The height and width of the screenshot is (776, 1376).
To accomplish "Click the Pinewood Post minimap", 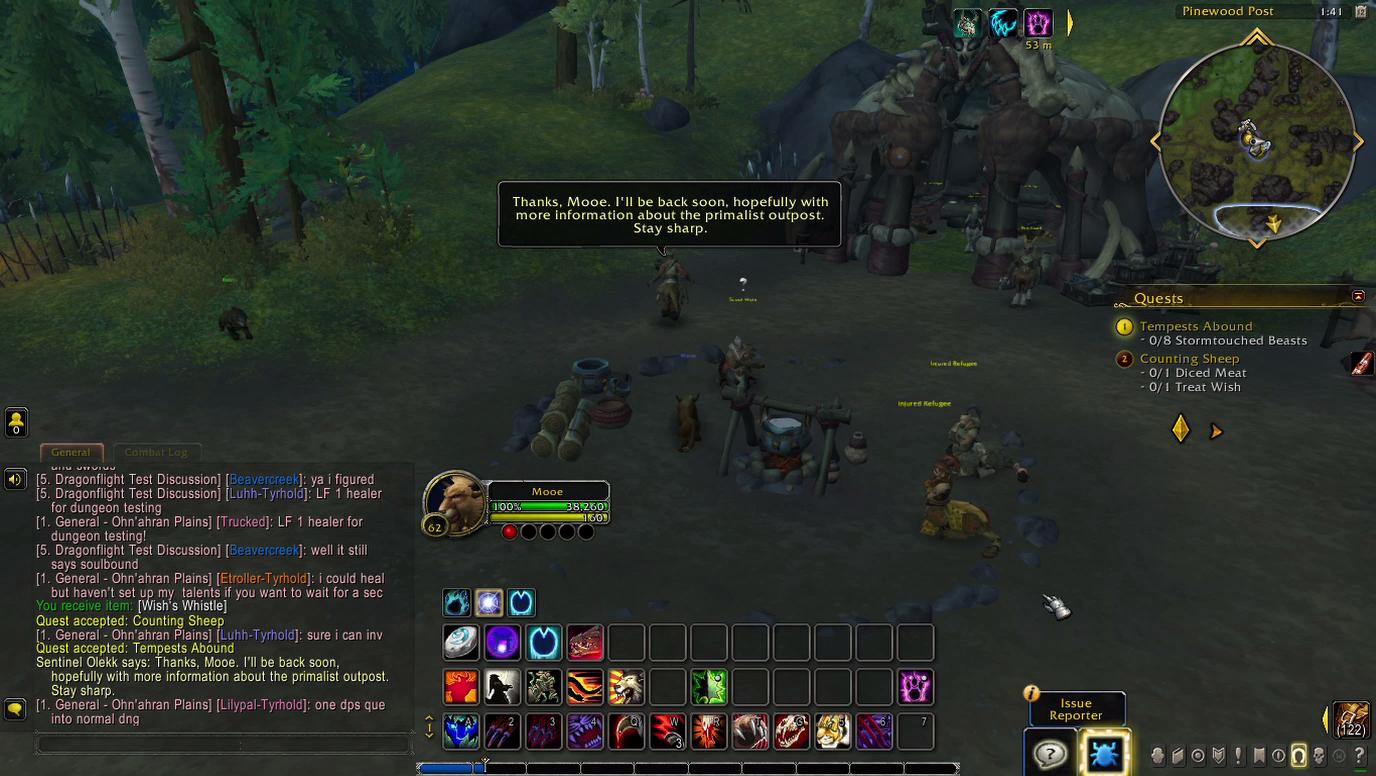I will click(1256, 140).
